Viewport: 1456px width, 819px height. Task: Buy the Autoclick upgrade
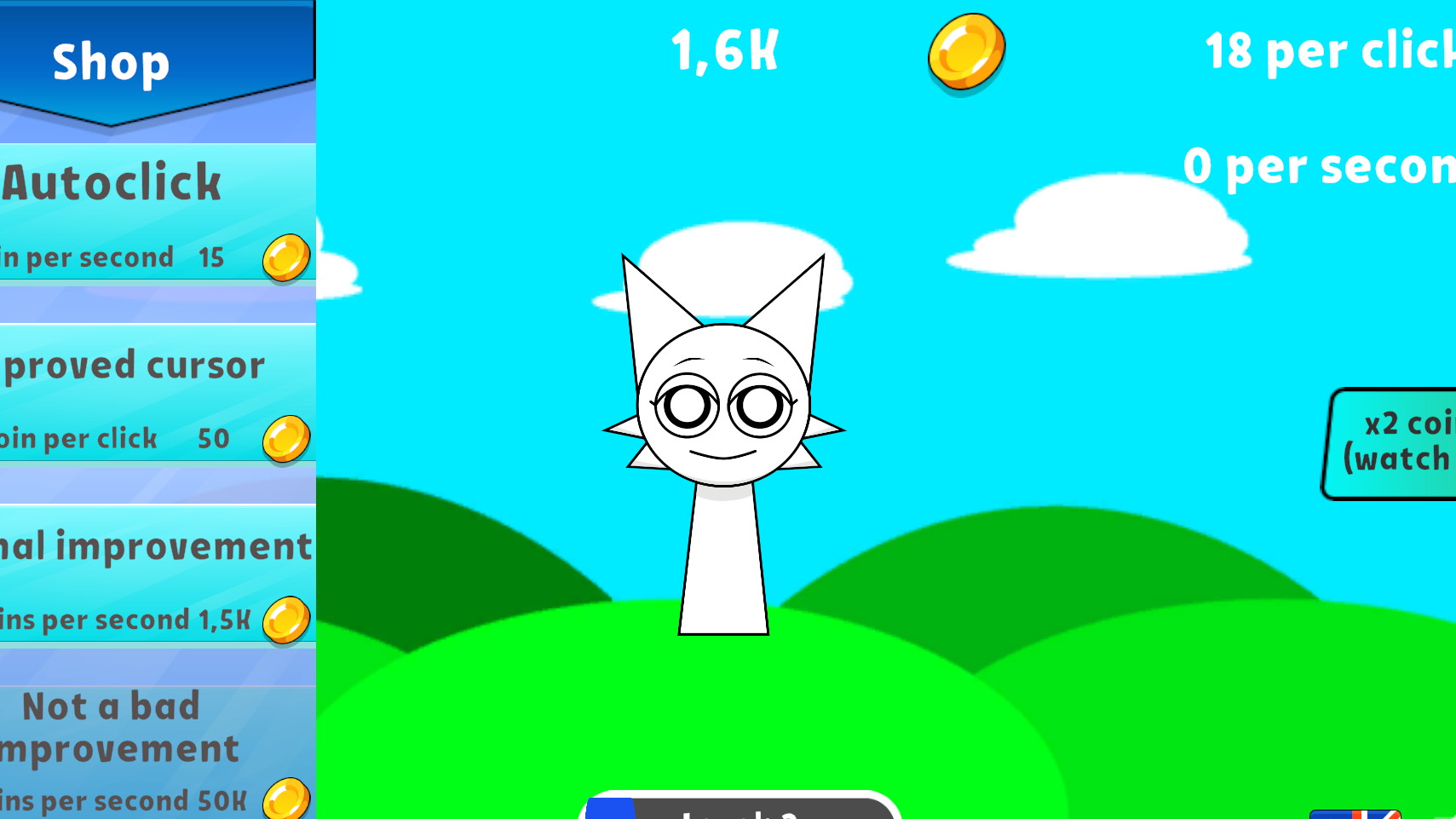(145, 213)
